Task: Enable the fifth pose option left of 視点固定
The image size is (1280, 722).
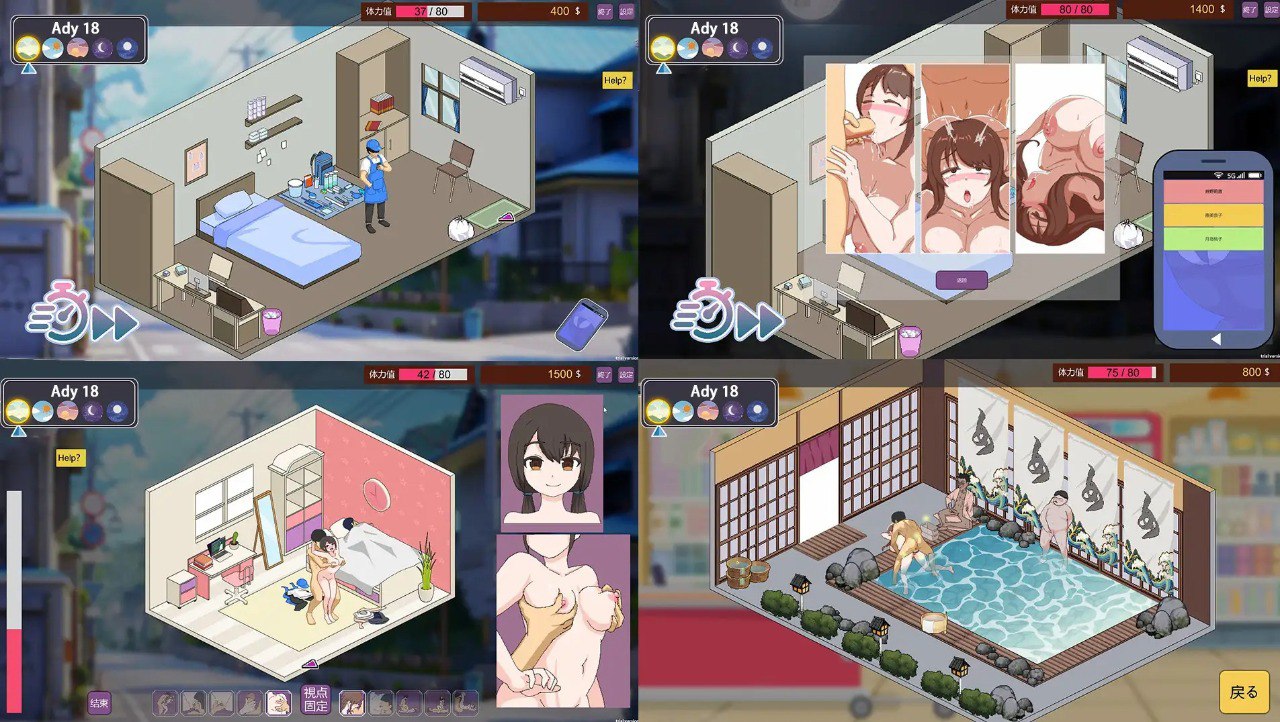Action: coord(277,701)
